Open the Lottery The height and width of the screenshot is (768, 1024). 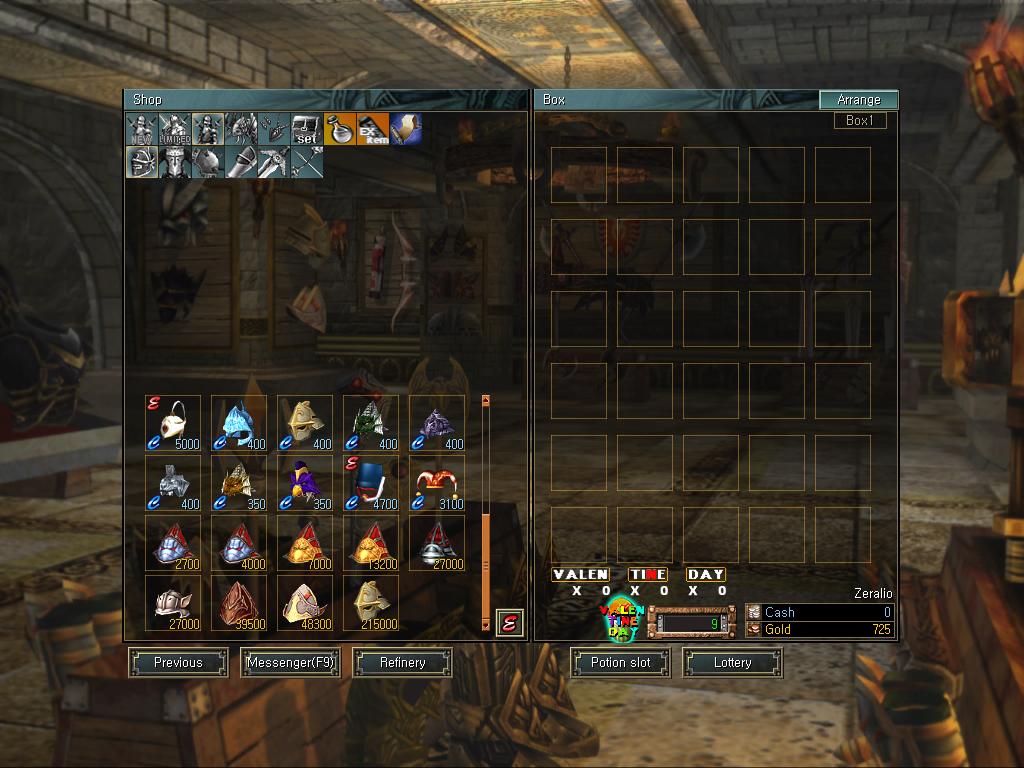pos(732,662)
